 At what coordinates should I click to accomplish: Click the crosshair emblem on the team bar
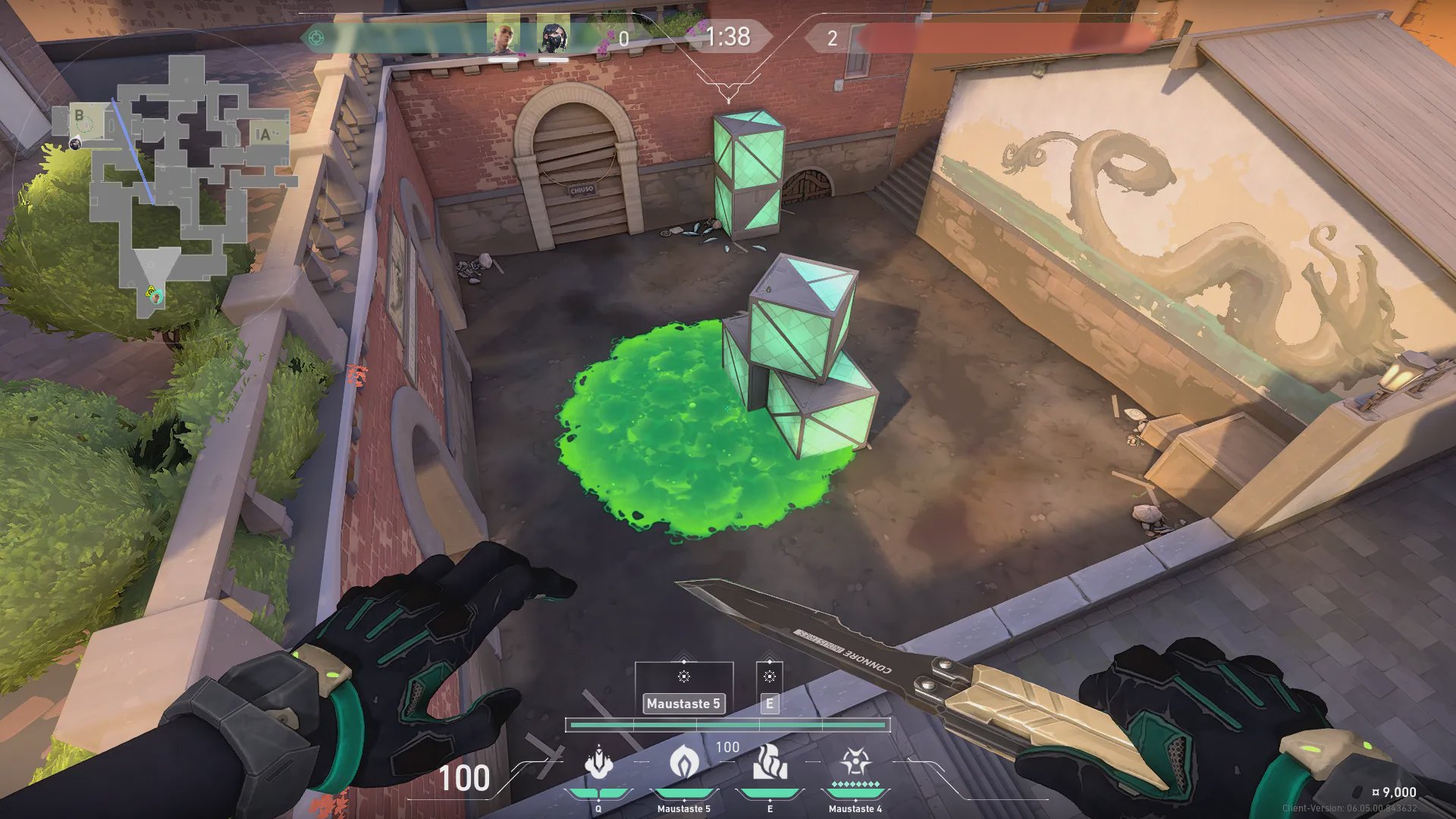pyautogui.click(x=317, y=37)
